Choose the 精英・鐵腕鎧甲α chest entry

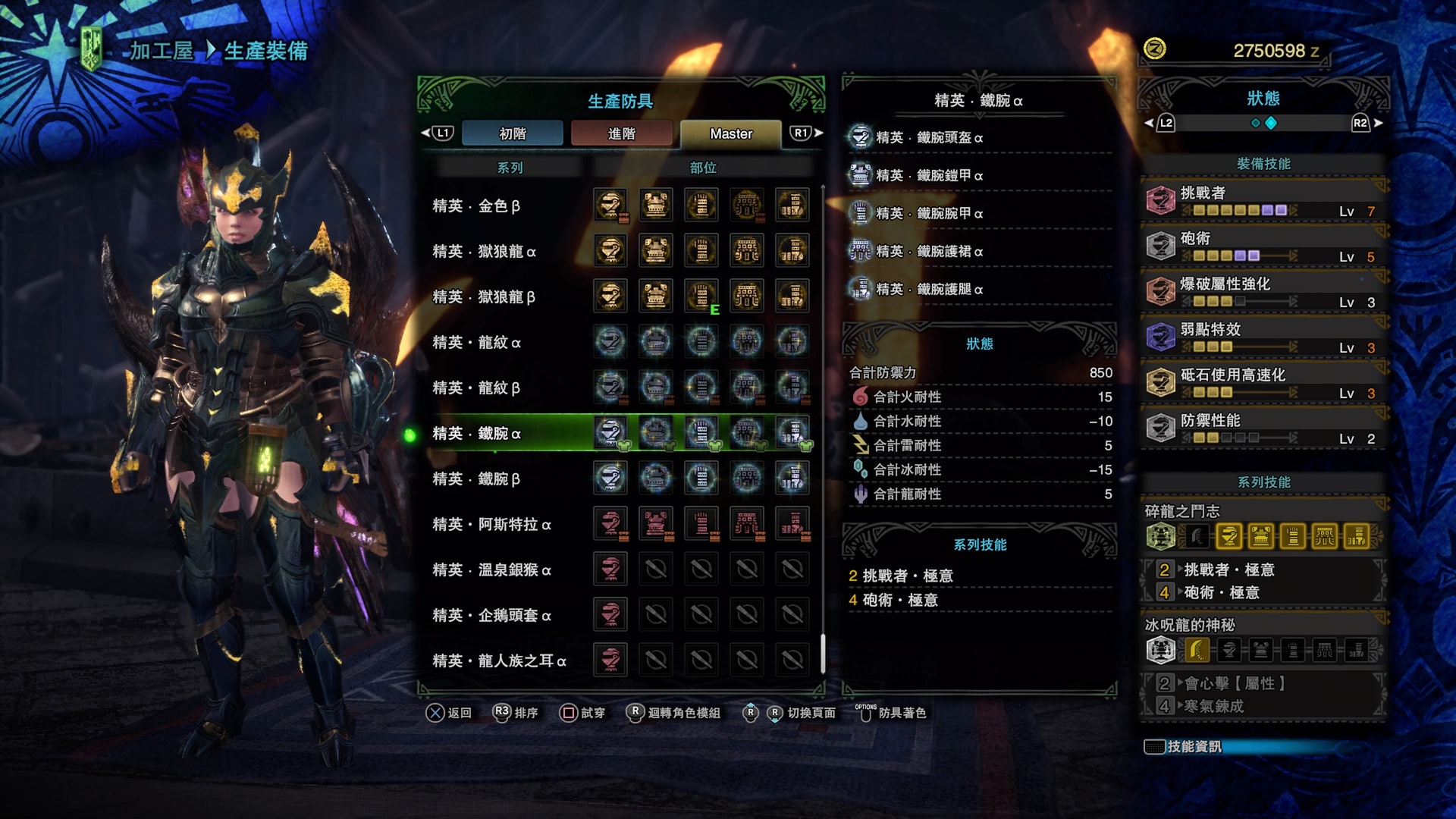point(929,176)
